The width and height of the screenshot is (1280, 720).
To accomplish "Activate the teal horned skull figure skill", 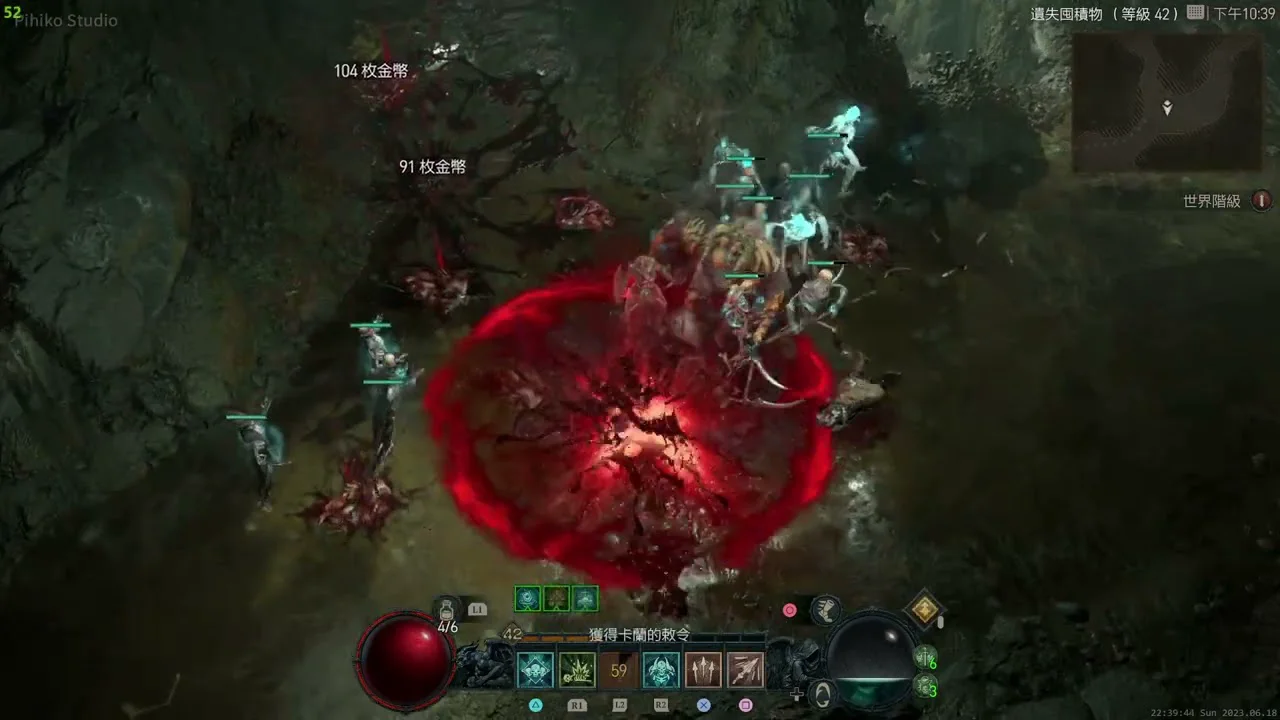I will tap(661, 670).
